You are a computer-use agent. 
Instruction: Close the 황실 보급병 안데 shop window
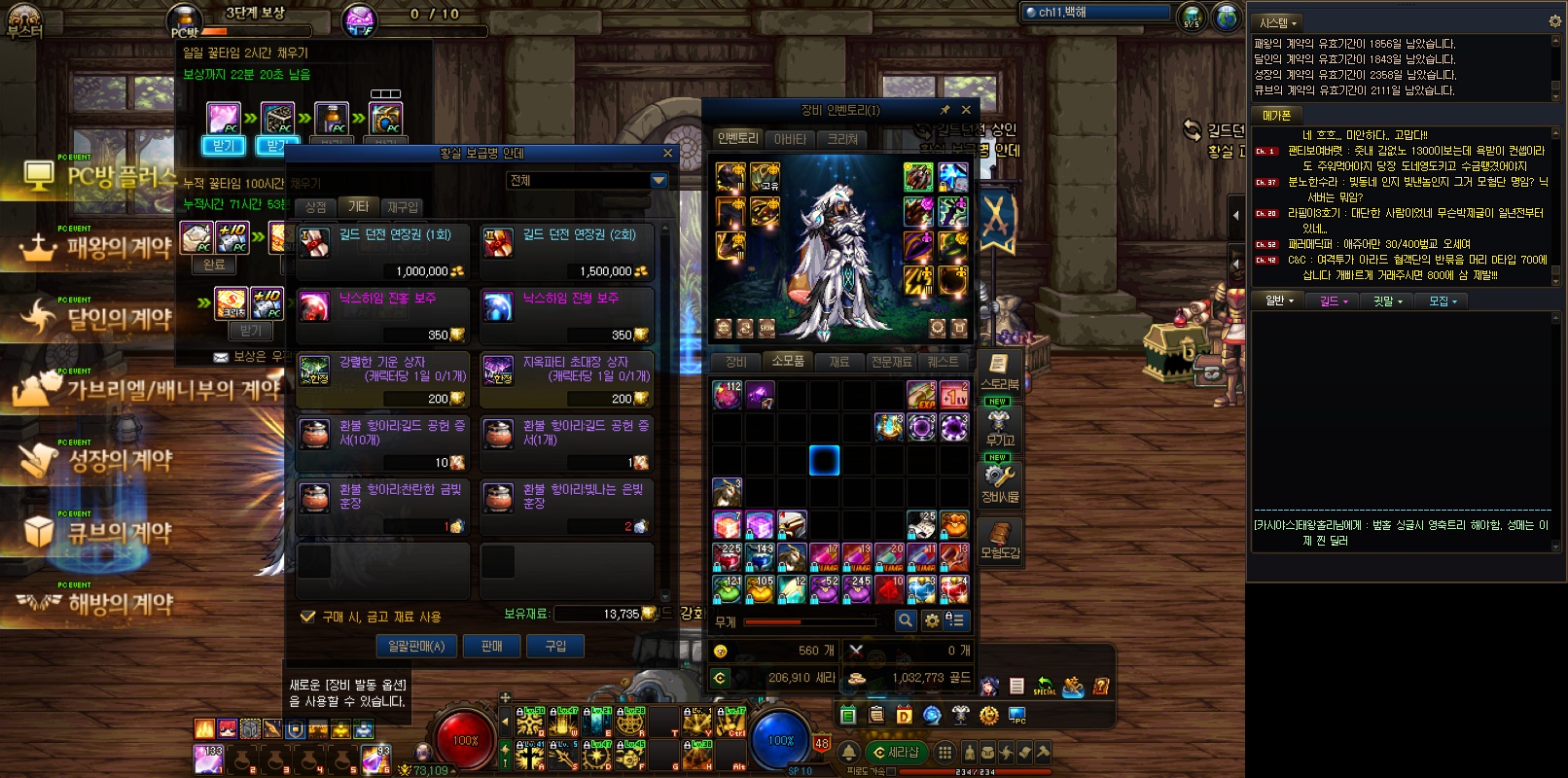tap(667, 153)
